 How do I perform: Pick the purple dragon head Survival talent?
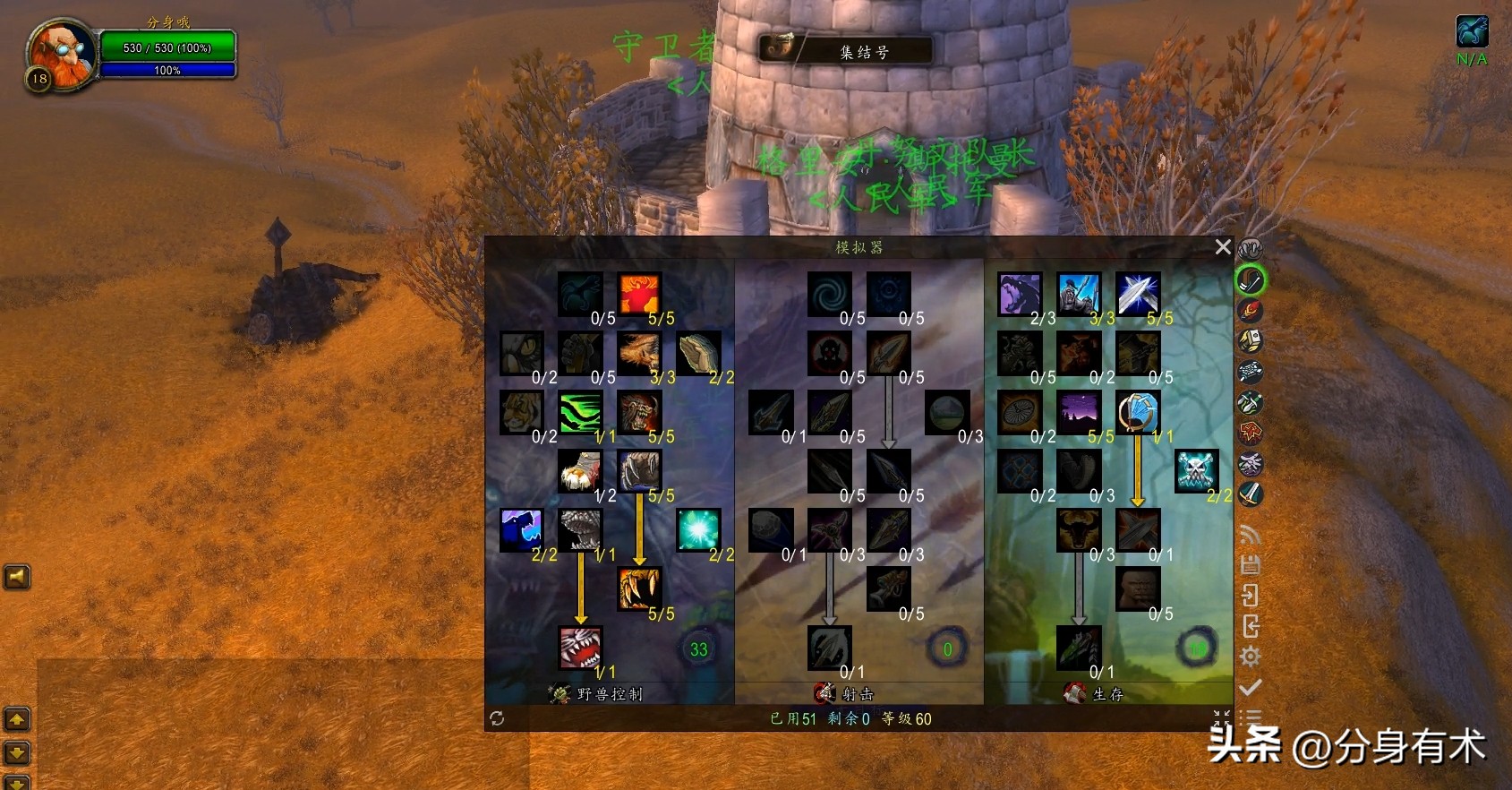(x=1020, y=295)
